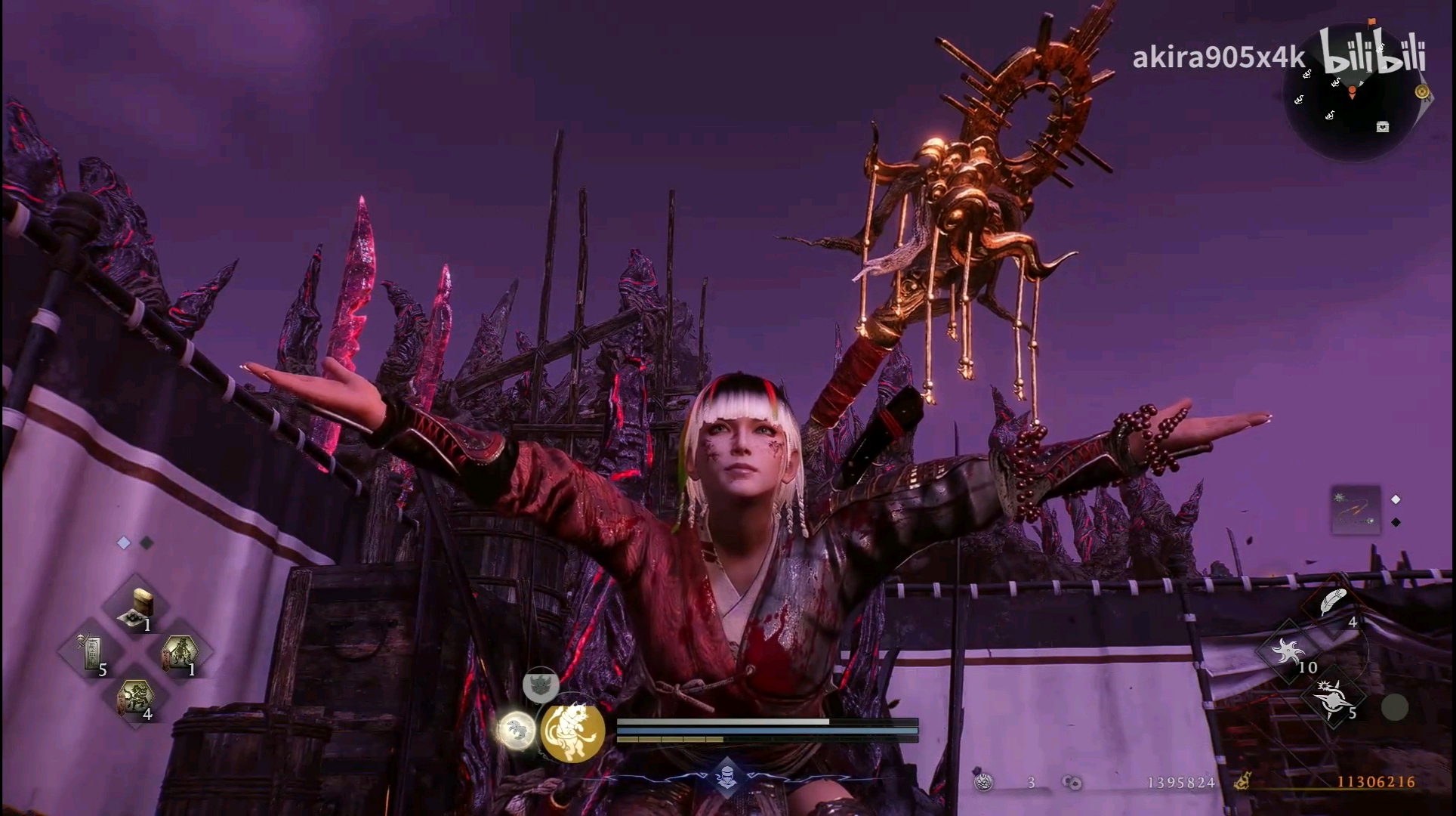Select the small grey demon mask icon
1456x816 pixels.
pyautogui.click(x=541, y=685)
